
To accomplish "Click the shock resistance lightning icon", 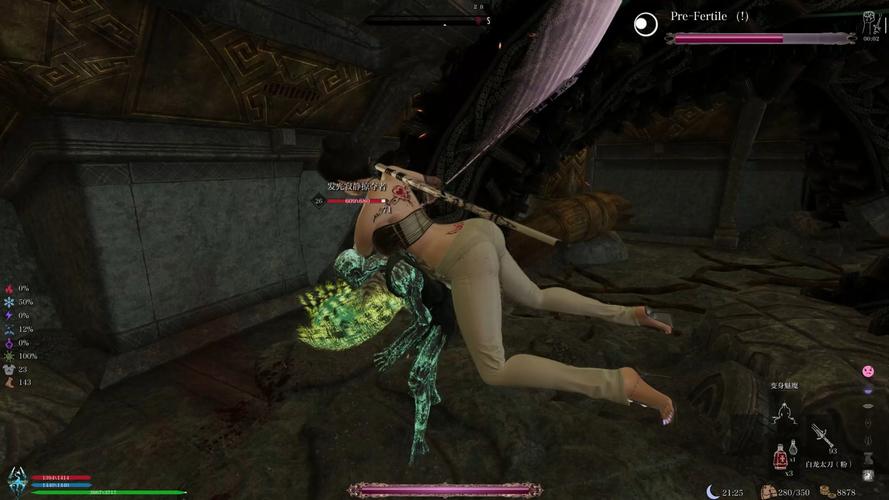I will pyautogui.click(x=9, y=315).
